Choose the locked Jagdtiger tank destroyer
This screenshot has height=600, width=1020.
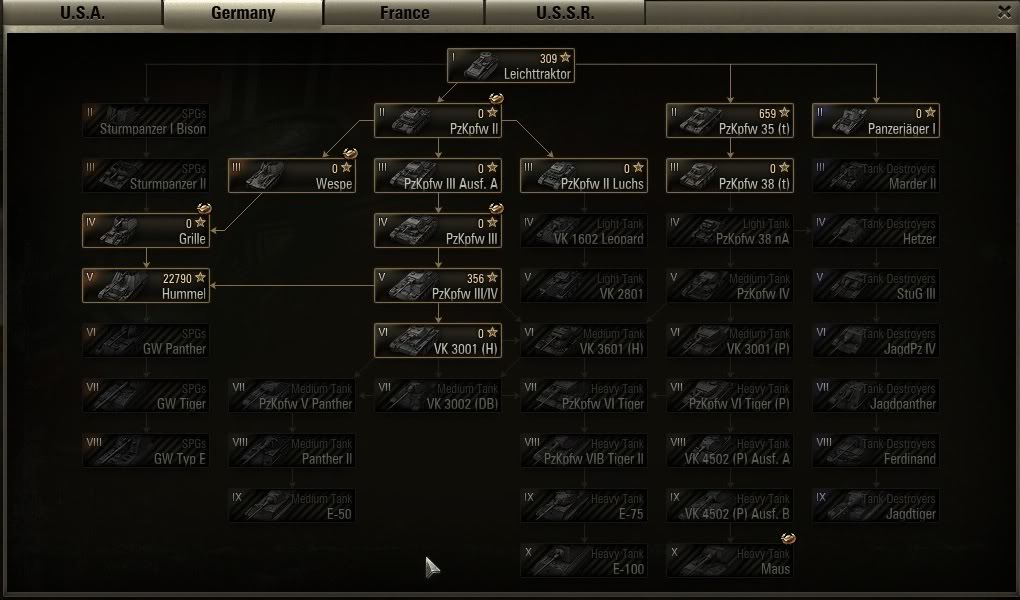click(876, 506)
